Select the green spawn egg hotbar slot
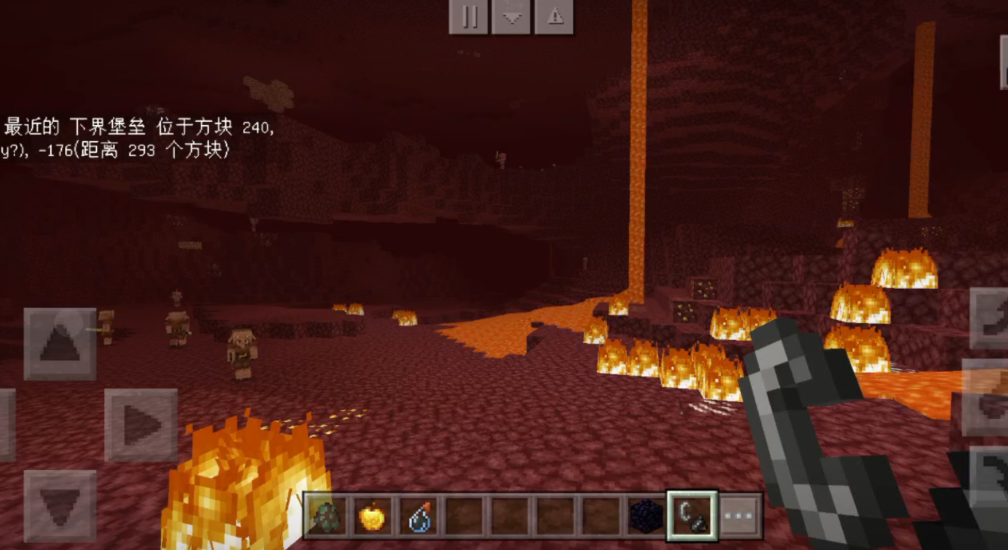Viewport: 1008px width, 550px height. (x=326, y=516)
